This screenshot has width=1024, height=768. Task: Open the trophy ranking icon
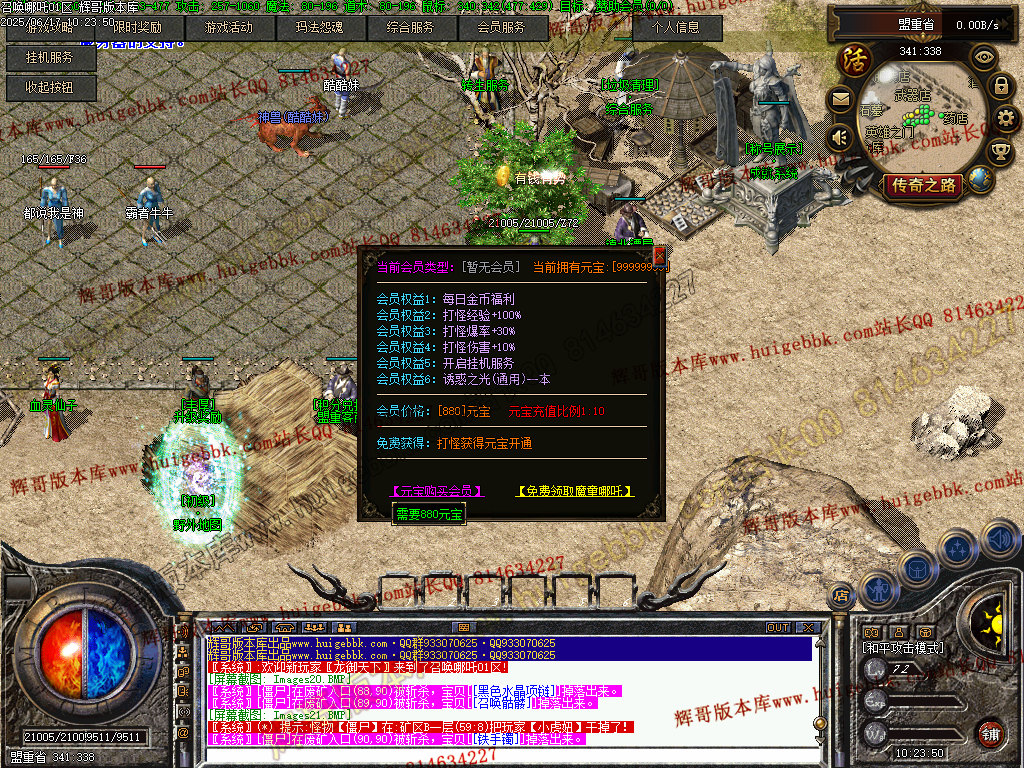(x=999, y=151)
